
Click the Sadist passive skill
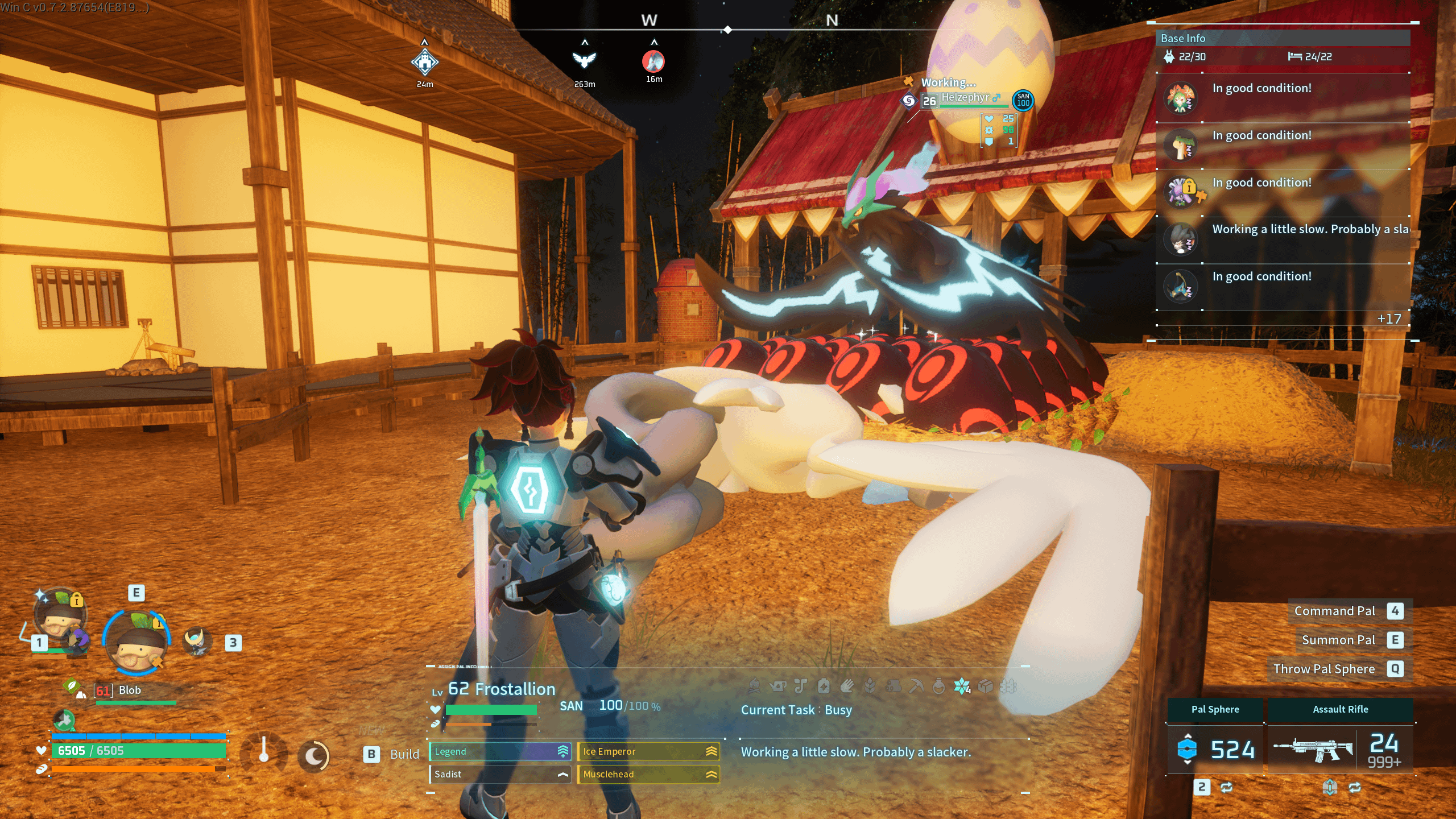pos(499,774)
